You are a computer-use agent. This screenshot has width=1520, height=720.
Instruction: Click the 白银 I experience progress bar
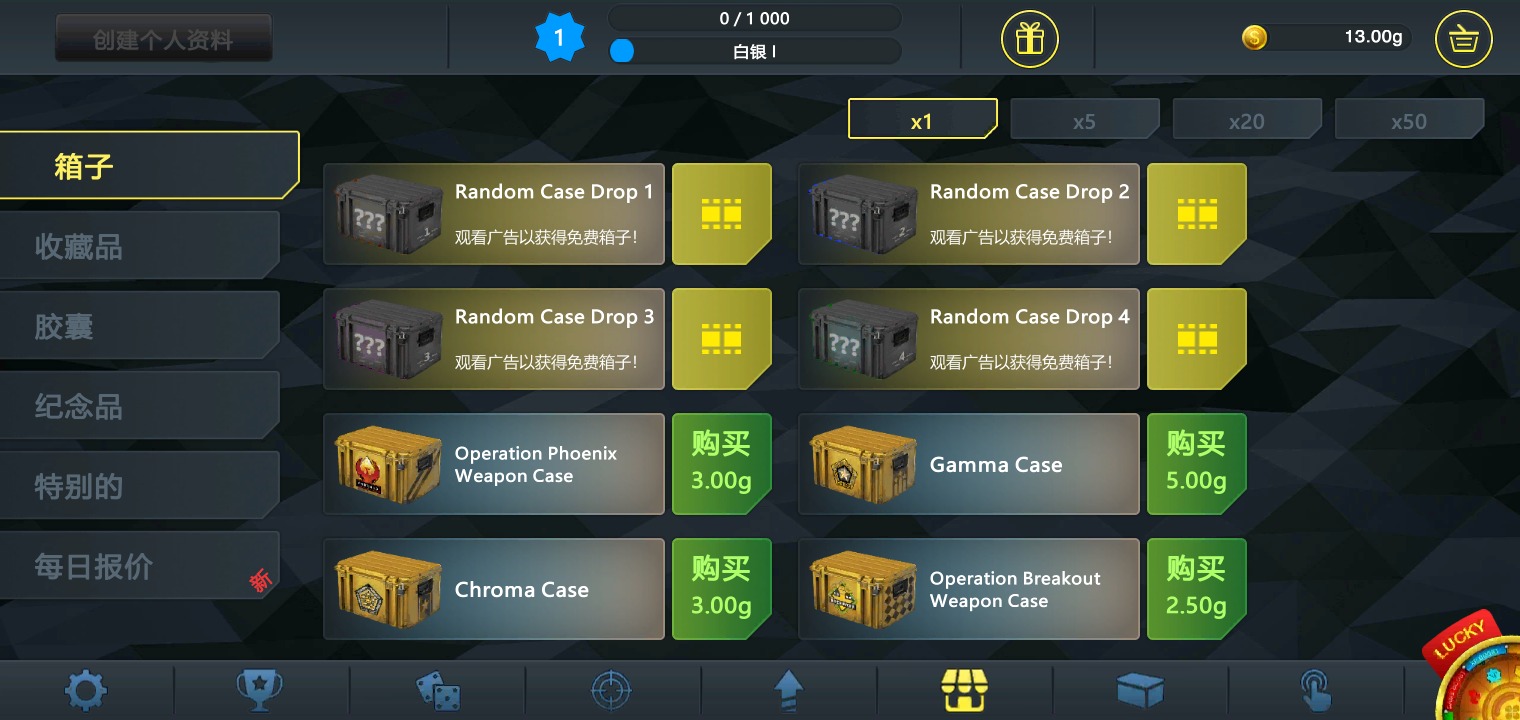tap(755, 51)
